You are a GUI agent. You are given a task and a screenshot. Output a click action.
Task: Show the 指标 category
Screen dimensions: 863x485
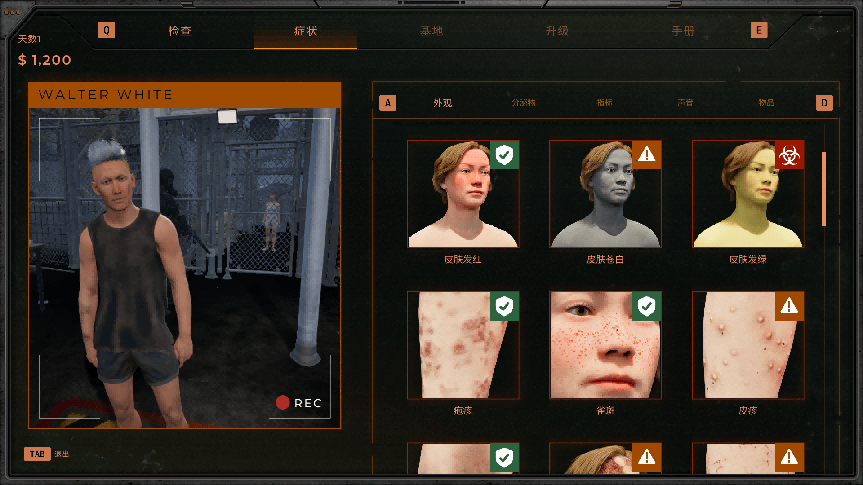tap(604, 103)
